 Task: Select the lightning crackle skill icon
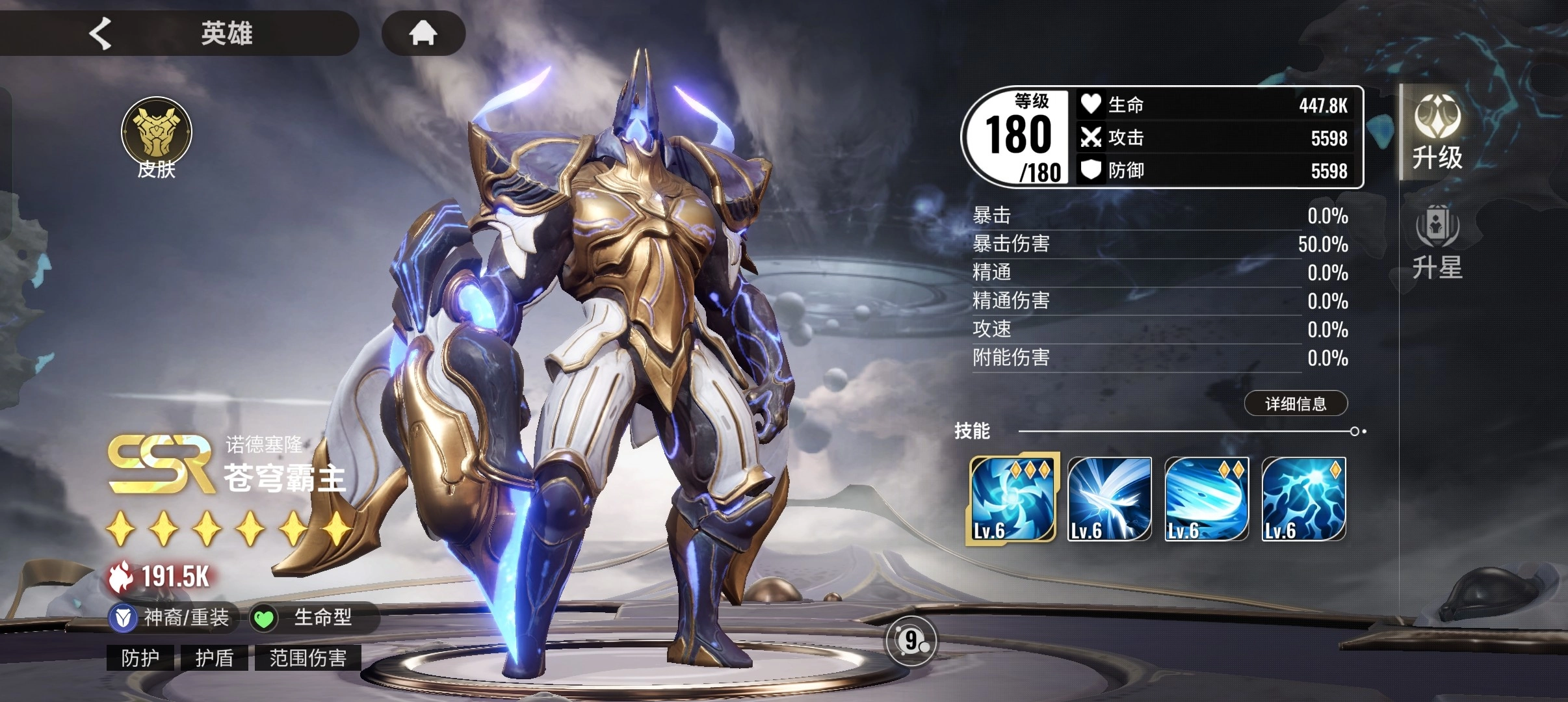tap(1303, 499)
